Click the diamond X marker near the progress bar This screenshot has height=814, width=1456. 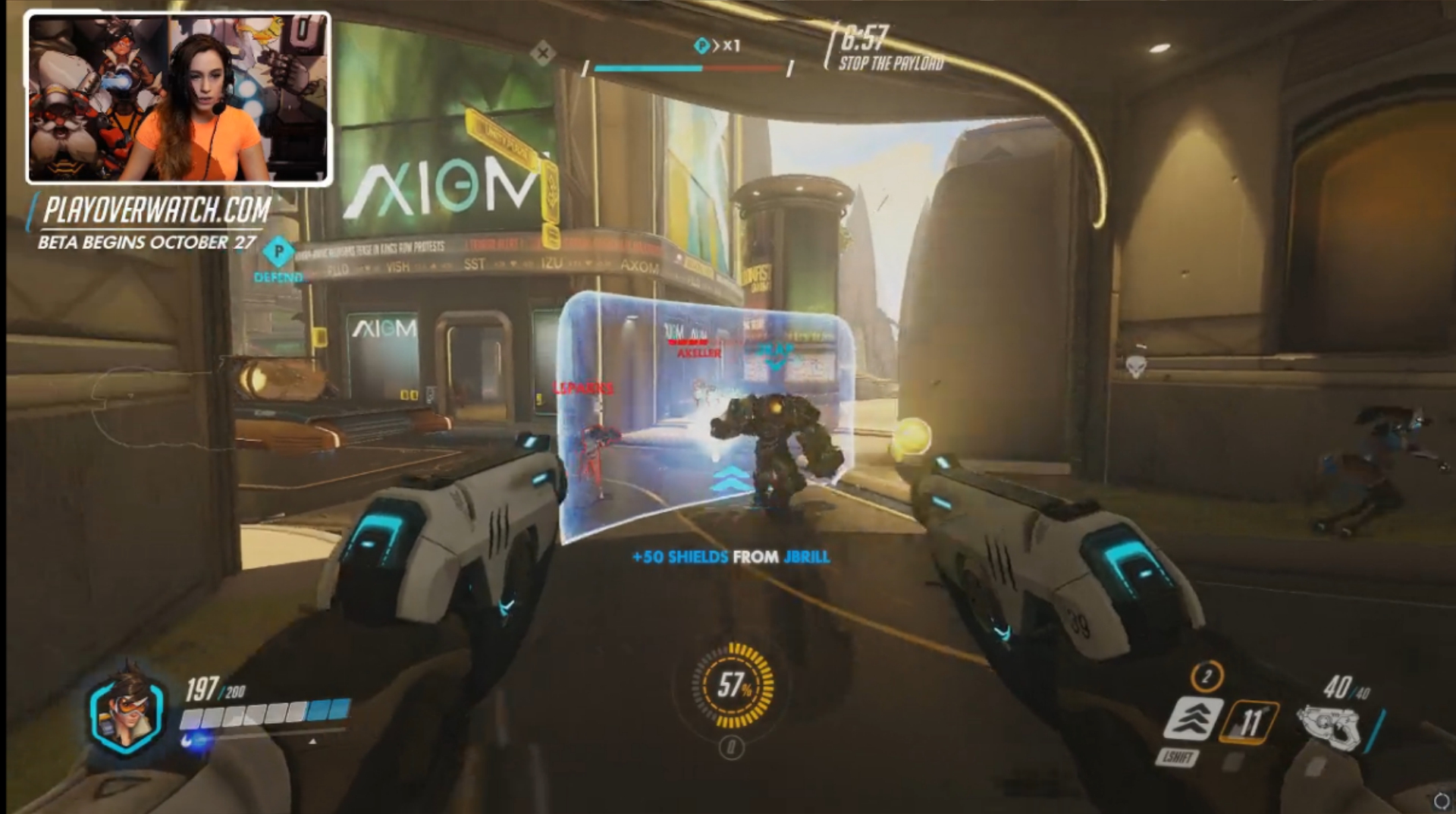542,53
